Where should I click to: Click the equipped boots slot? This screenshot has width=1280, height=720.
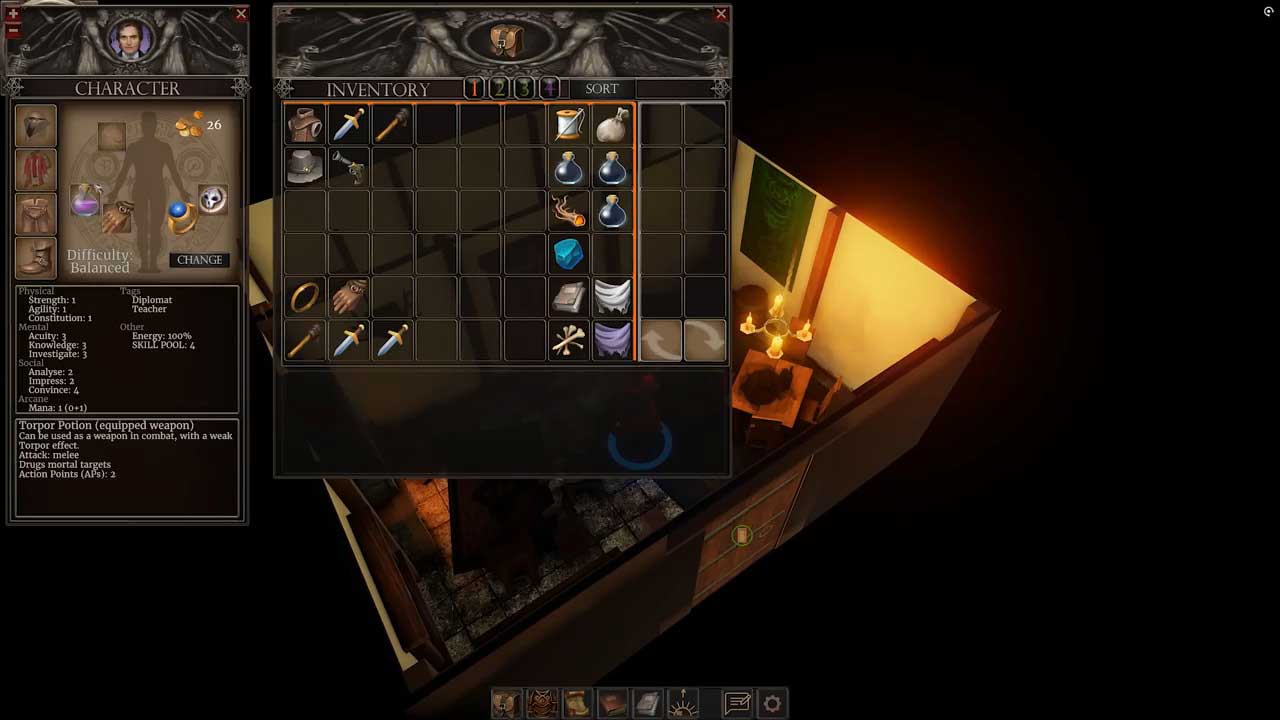36,258
